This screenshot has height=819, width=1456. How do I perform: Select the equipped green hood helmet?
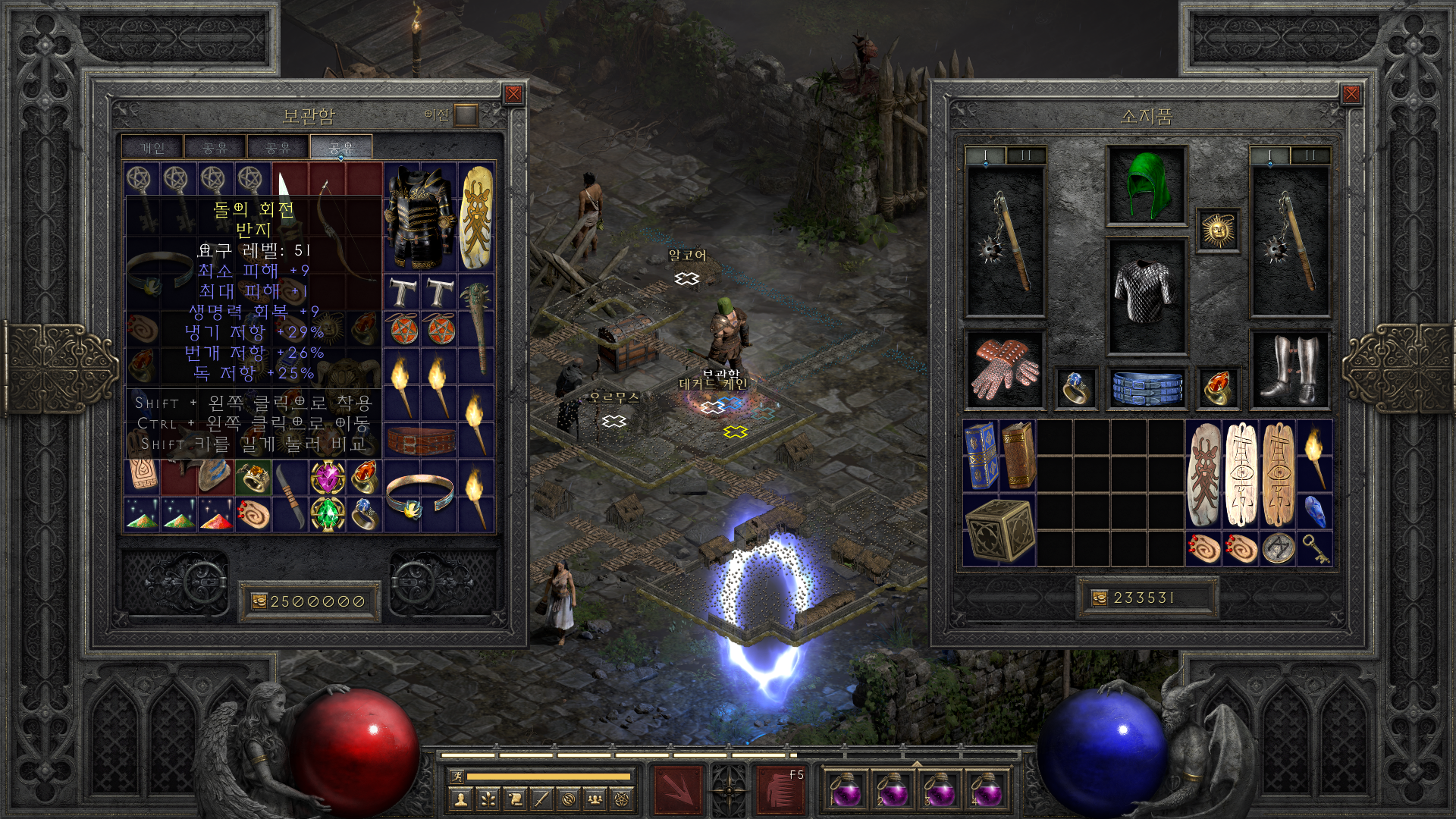(x=1146, y=186)
